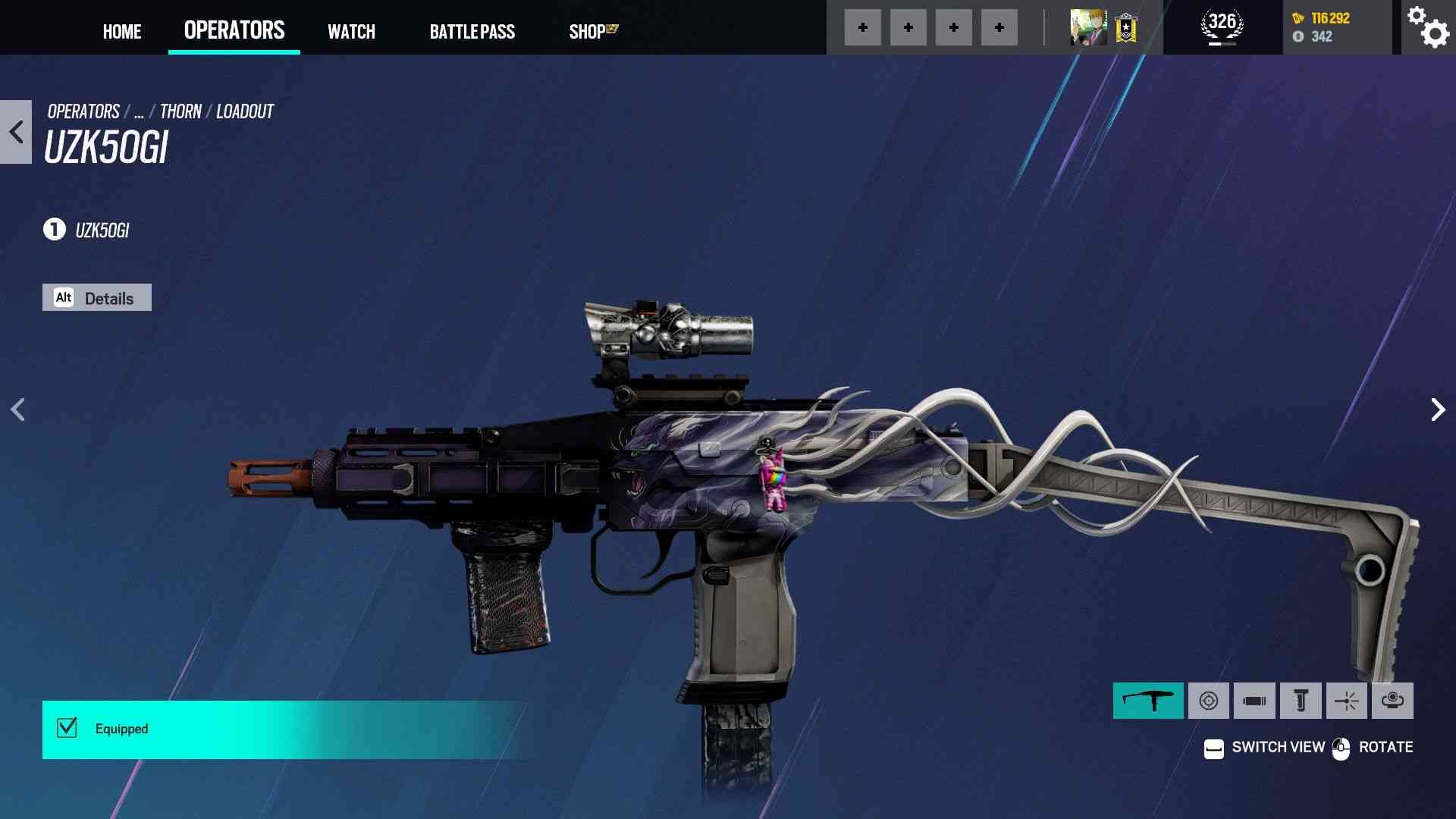Screen dimensions: 1456x819
Task: Switch to the Watch tab
Action: [x=351, y=31]
